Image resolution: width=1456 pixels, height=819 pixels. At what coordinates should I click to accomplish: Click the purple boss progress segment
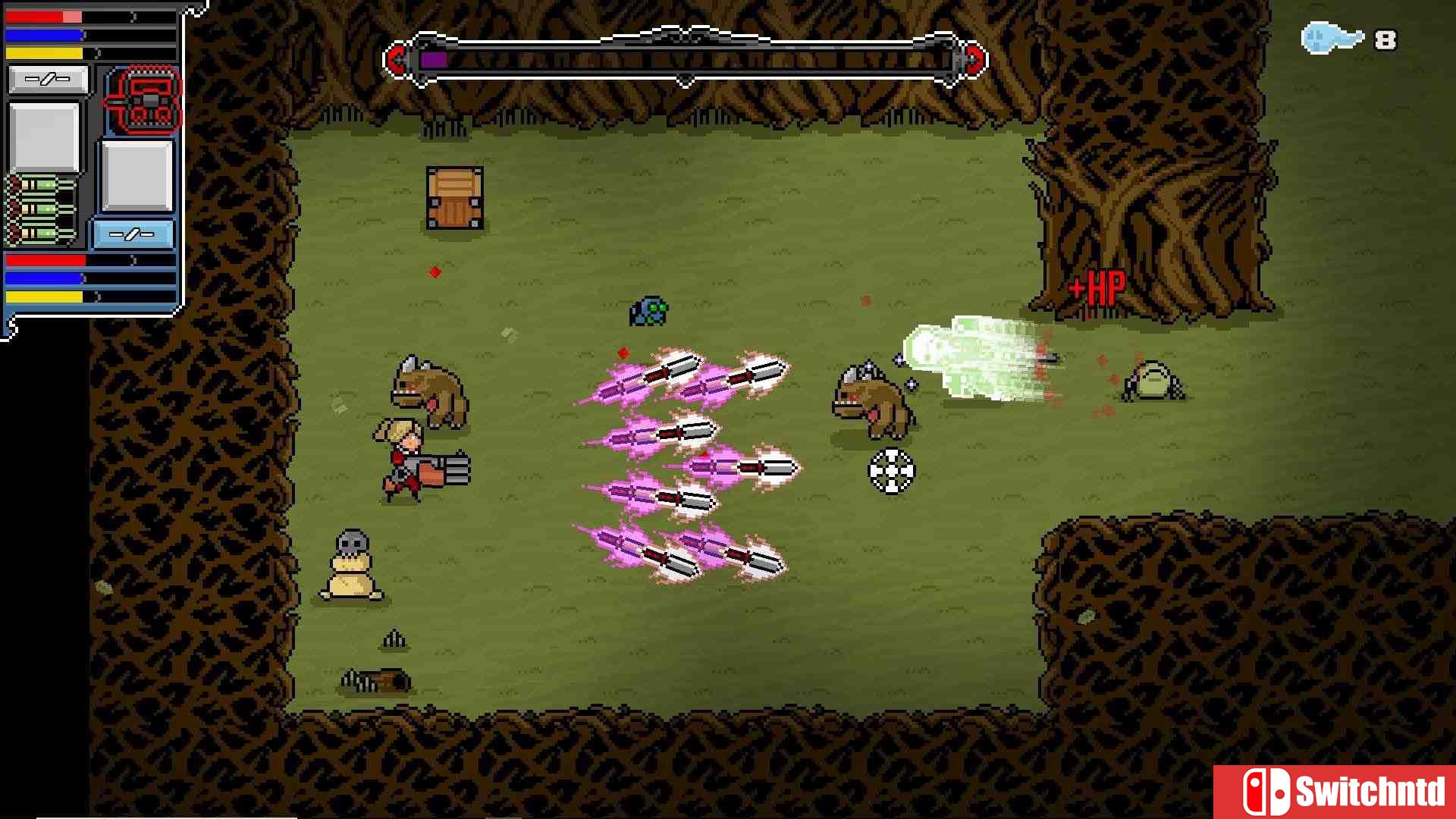435,59
